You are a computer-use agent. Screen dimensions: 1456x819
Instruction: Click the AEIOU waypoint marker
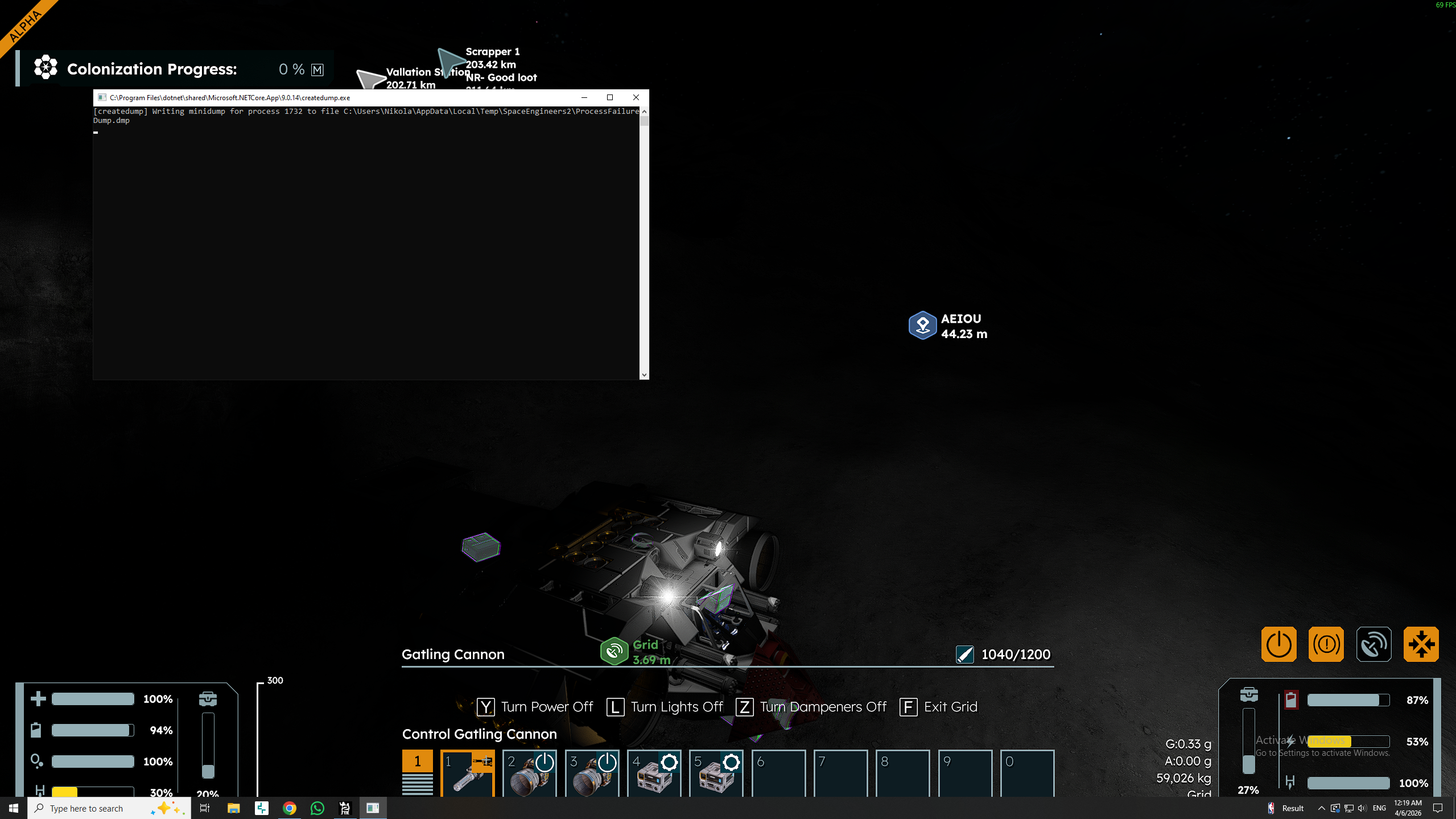922,325
